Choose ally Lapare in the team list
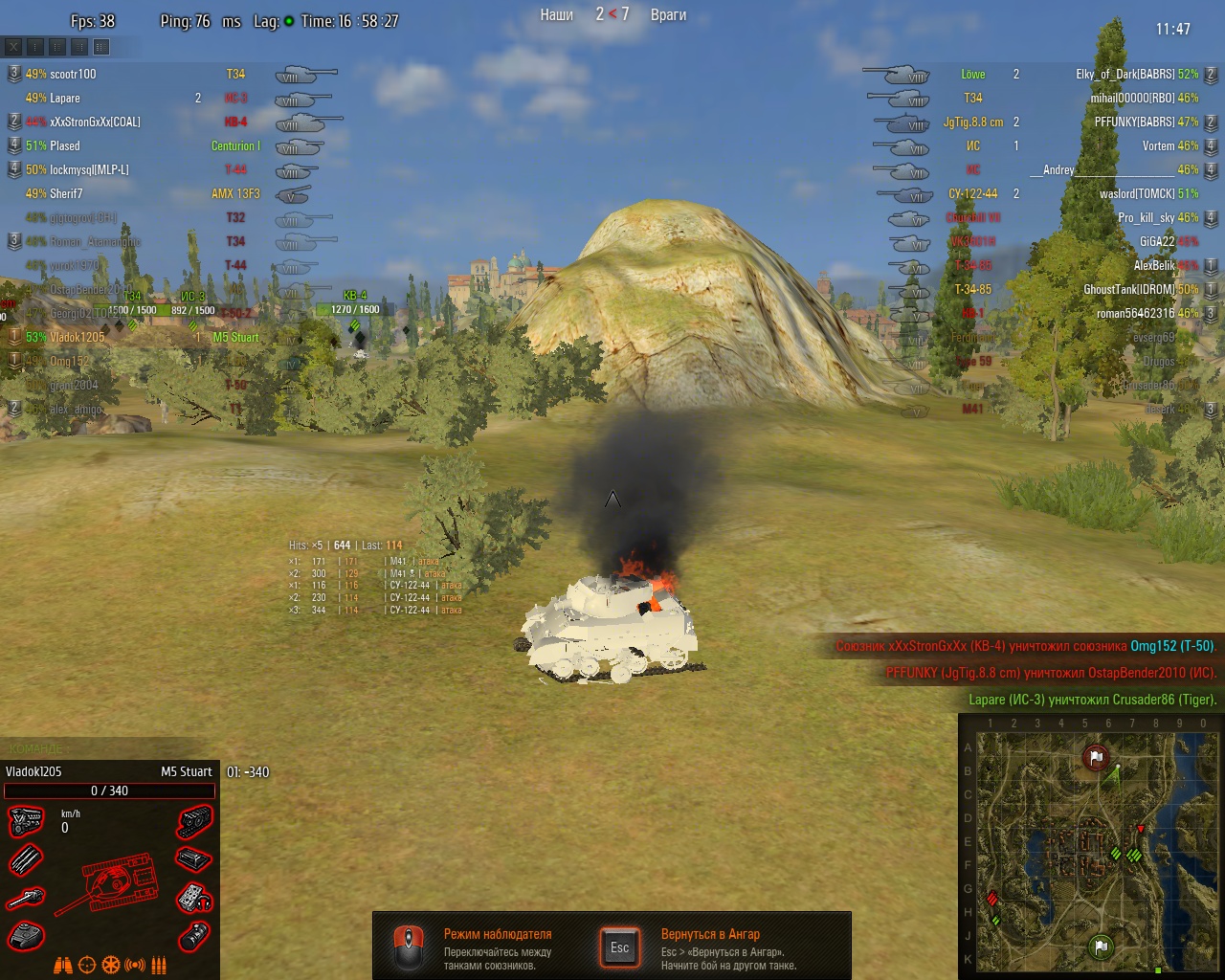This screenshot has height=980, width=1225. [65, 98]
